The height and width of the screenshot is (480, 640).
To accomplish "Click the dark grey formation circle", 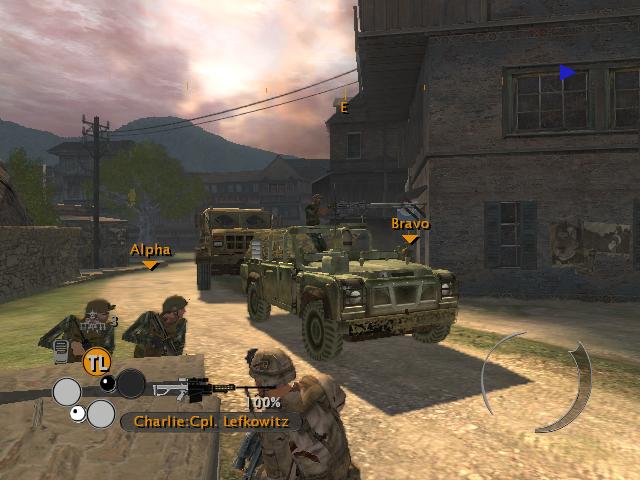I will pyautogui.click(x=131, y=384).
